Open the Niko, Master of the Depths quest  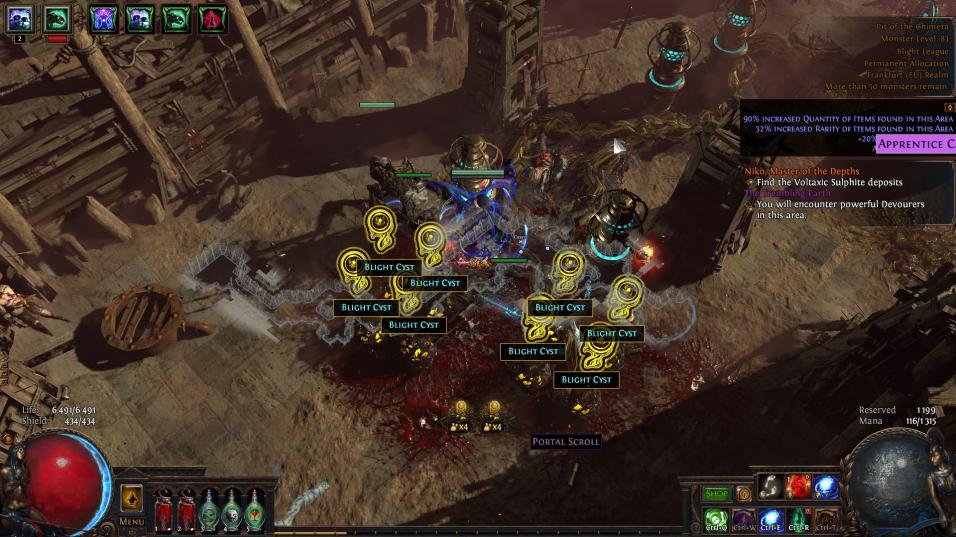[x=802, y=171]
